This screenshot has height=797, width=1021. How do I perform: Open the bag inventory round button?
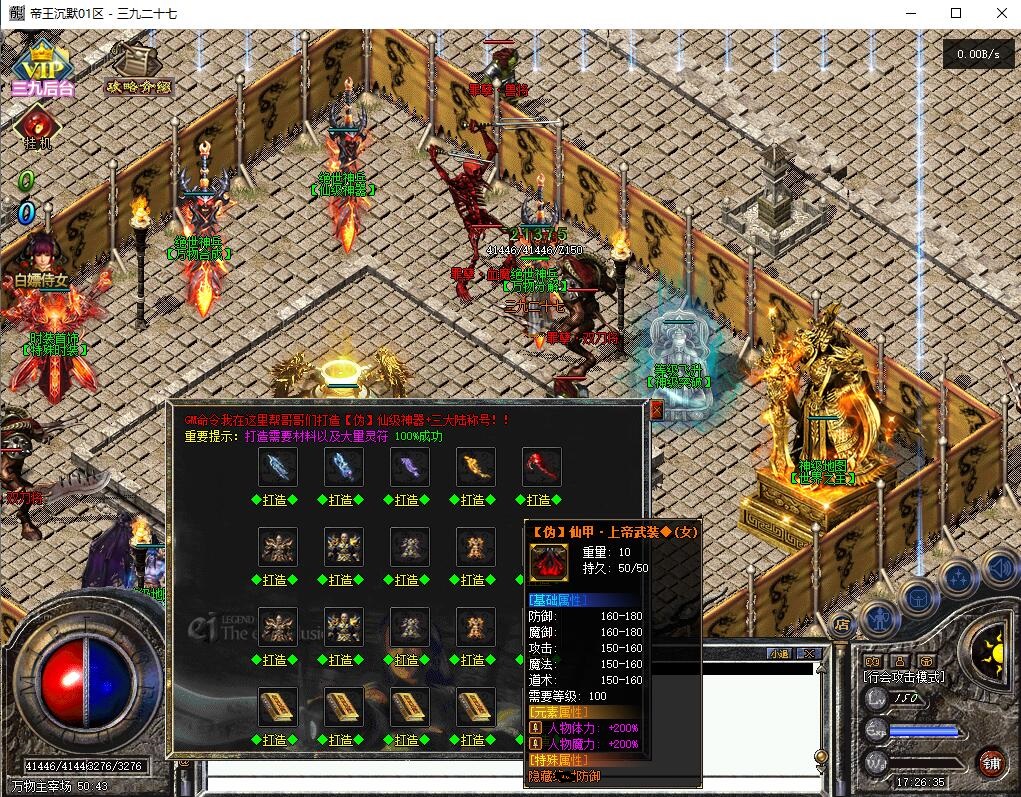(x=917, y=597)
